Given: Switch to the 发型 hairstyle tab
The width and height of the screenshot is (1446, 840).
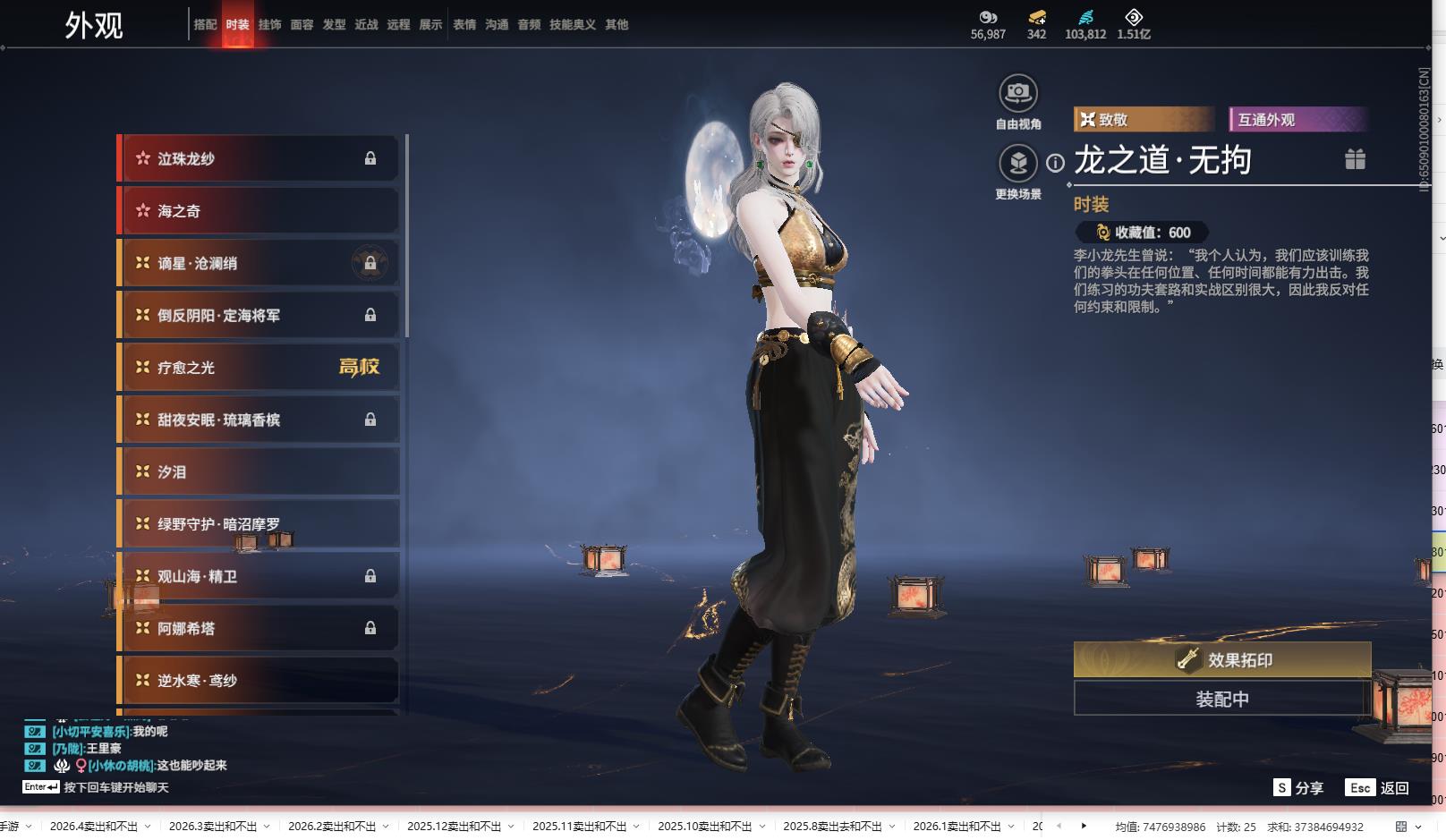Looking at the screenshot, I should (x=334, y=25).
